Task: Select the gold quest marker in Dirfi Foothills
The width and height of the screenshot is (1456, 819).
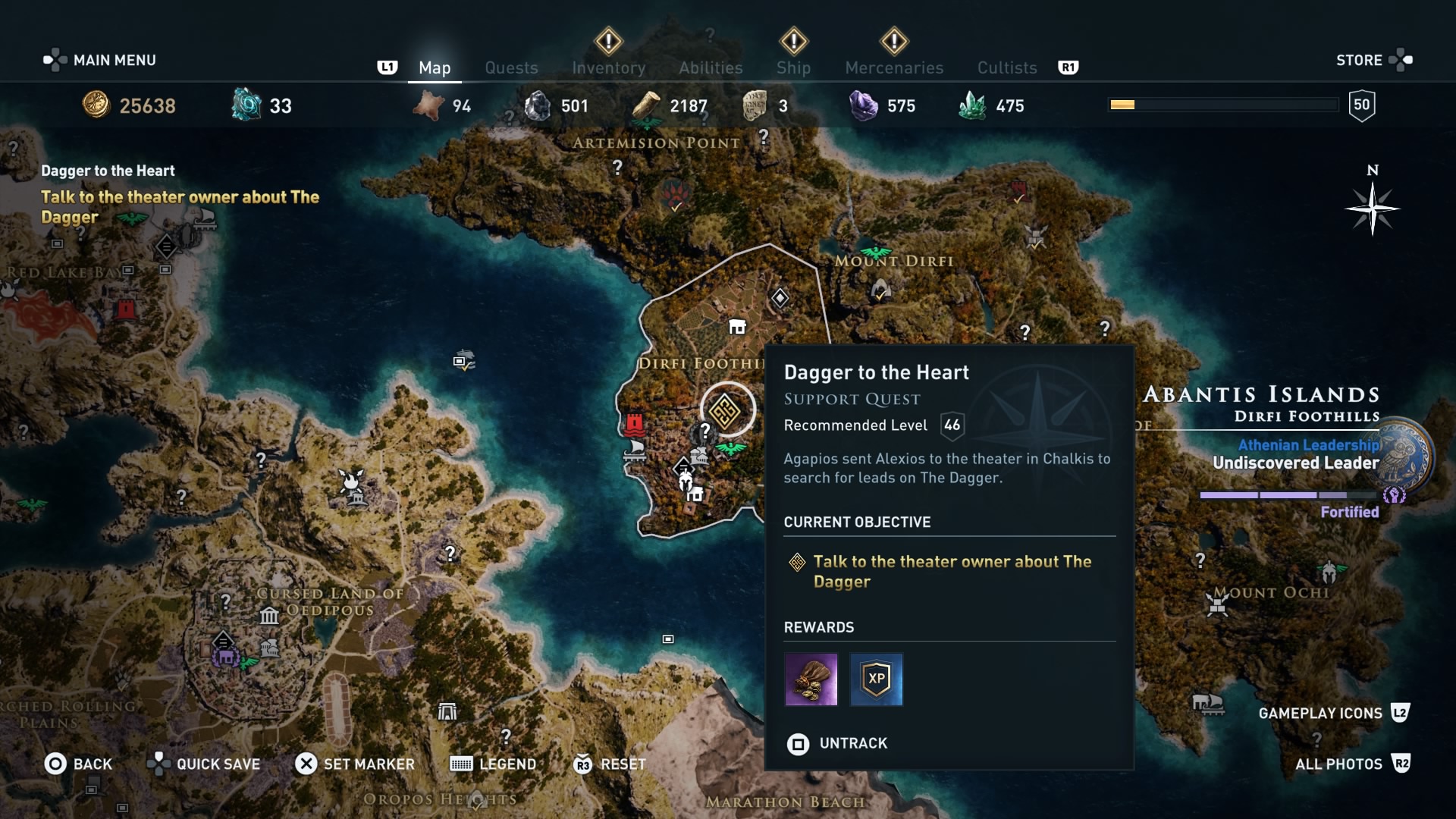Action: [726, 409]
